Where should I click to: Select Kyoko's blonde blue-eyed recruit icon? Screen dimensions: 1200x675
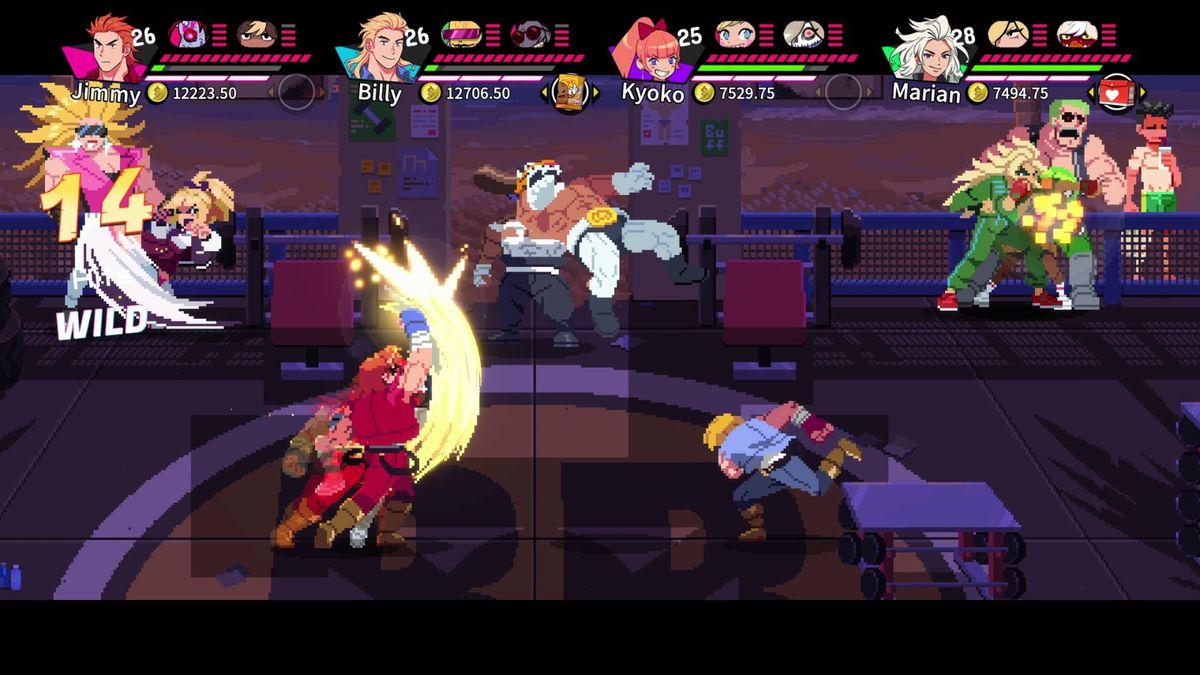[734, 35]
